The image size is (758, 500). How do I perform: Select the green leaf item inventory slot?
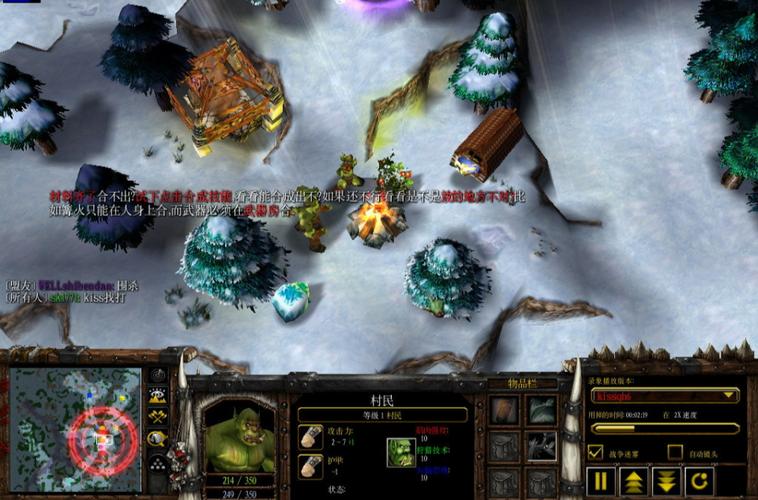point(542,410)
